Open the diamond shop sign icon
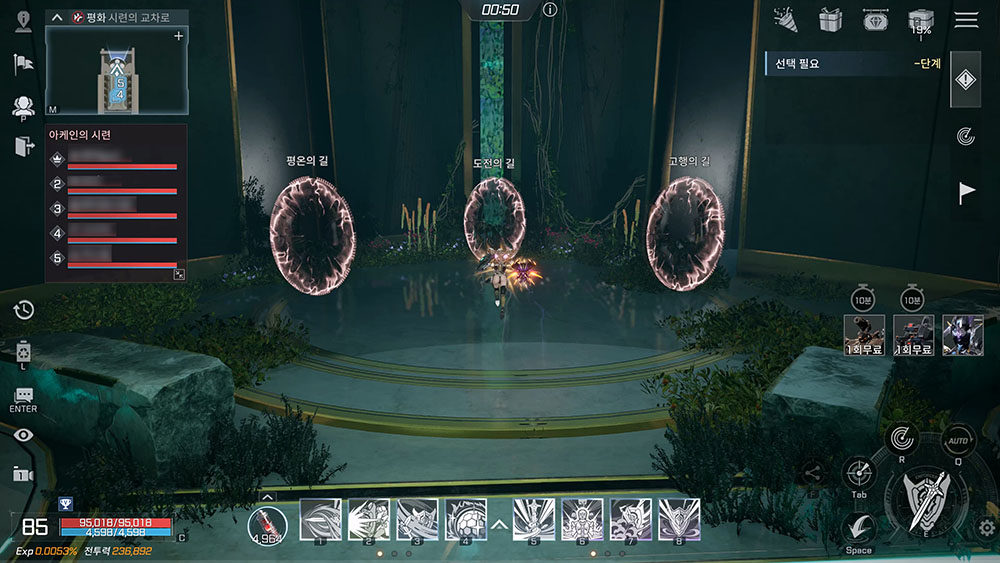The image size is (1000, 563). point(875,20)
